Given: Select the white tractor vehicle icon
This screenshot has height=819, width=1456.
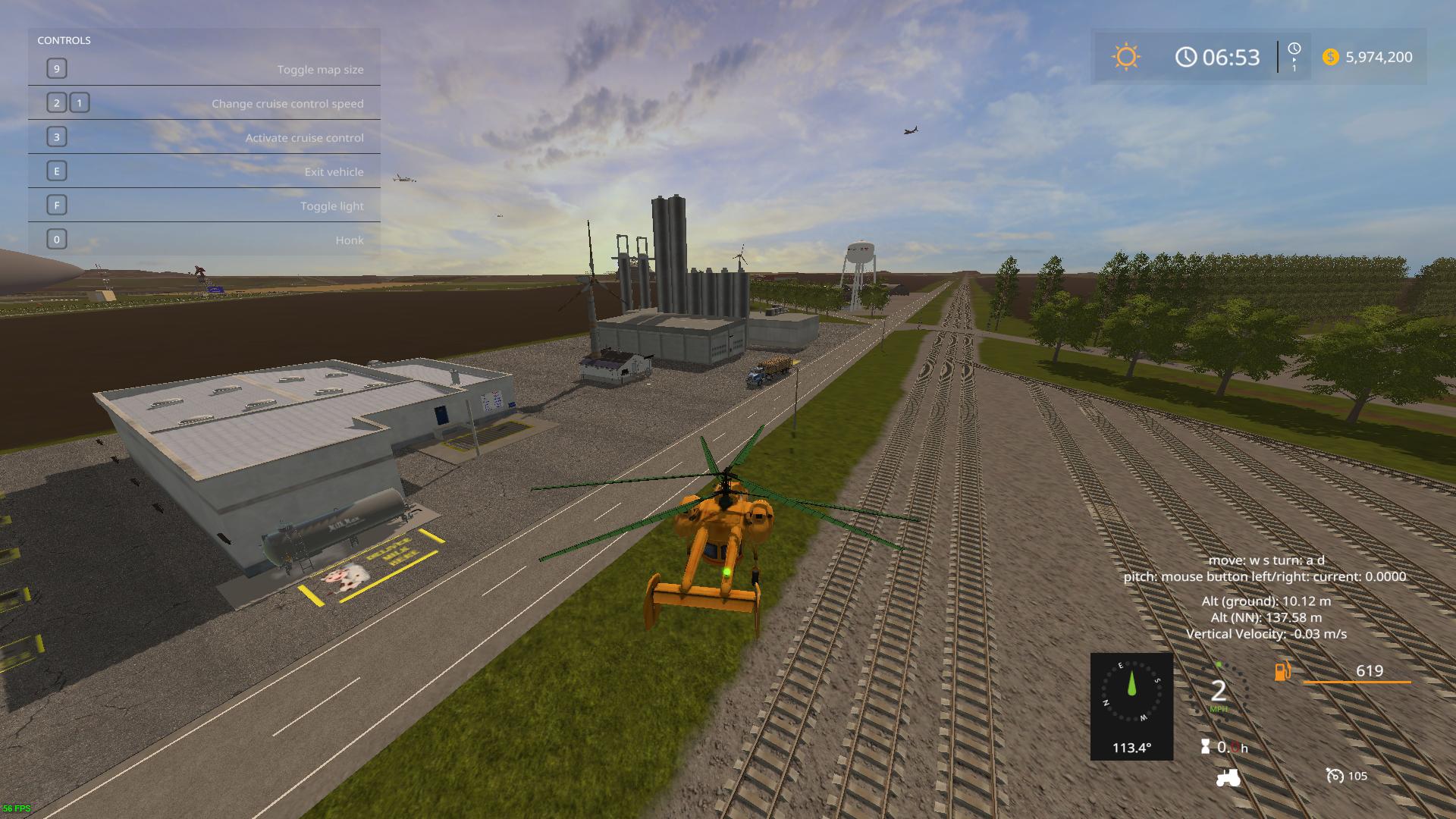Looking at the screenshot, I should click(1228, 777).
